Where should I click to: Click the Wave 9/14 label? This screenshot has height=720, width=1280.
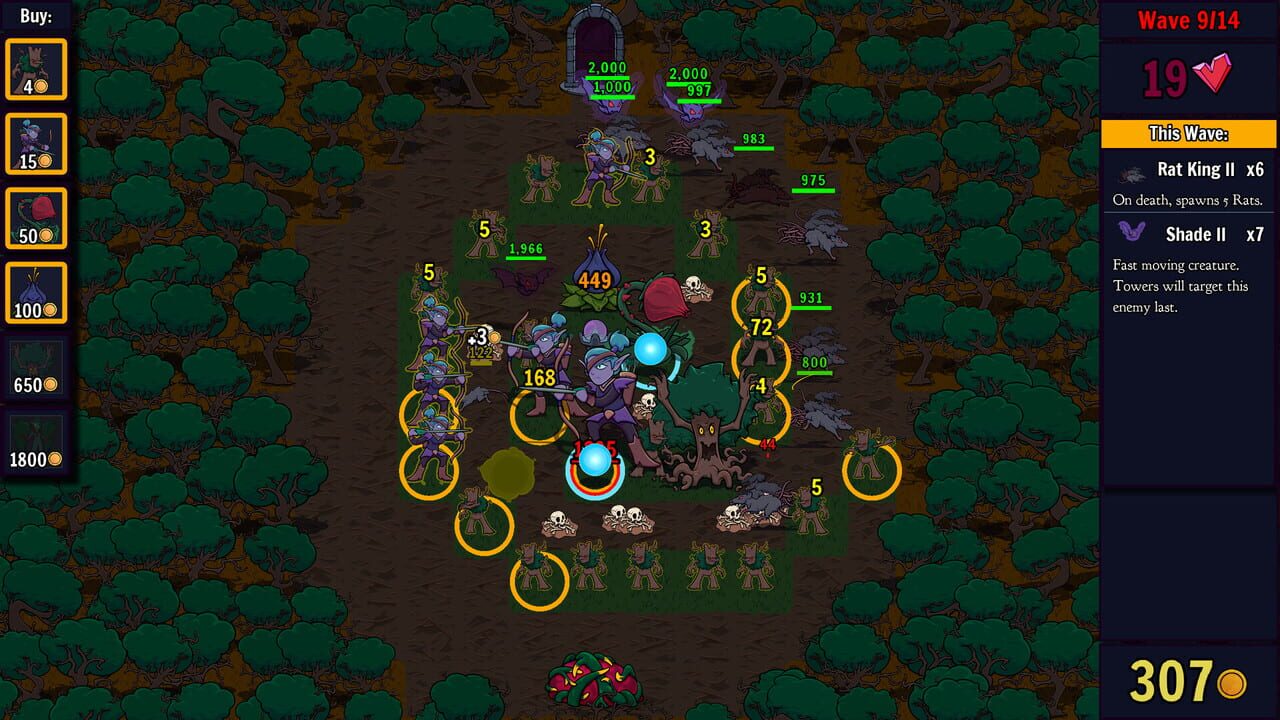pyautogui.click(x=1190, y=19)
